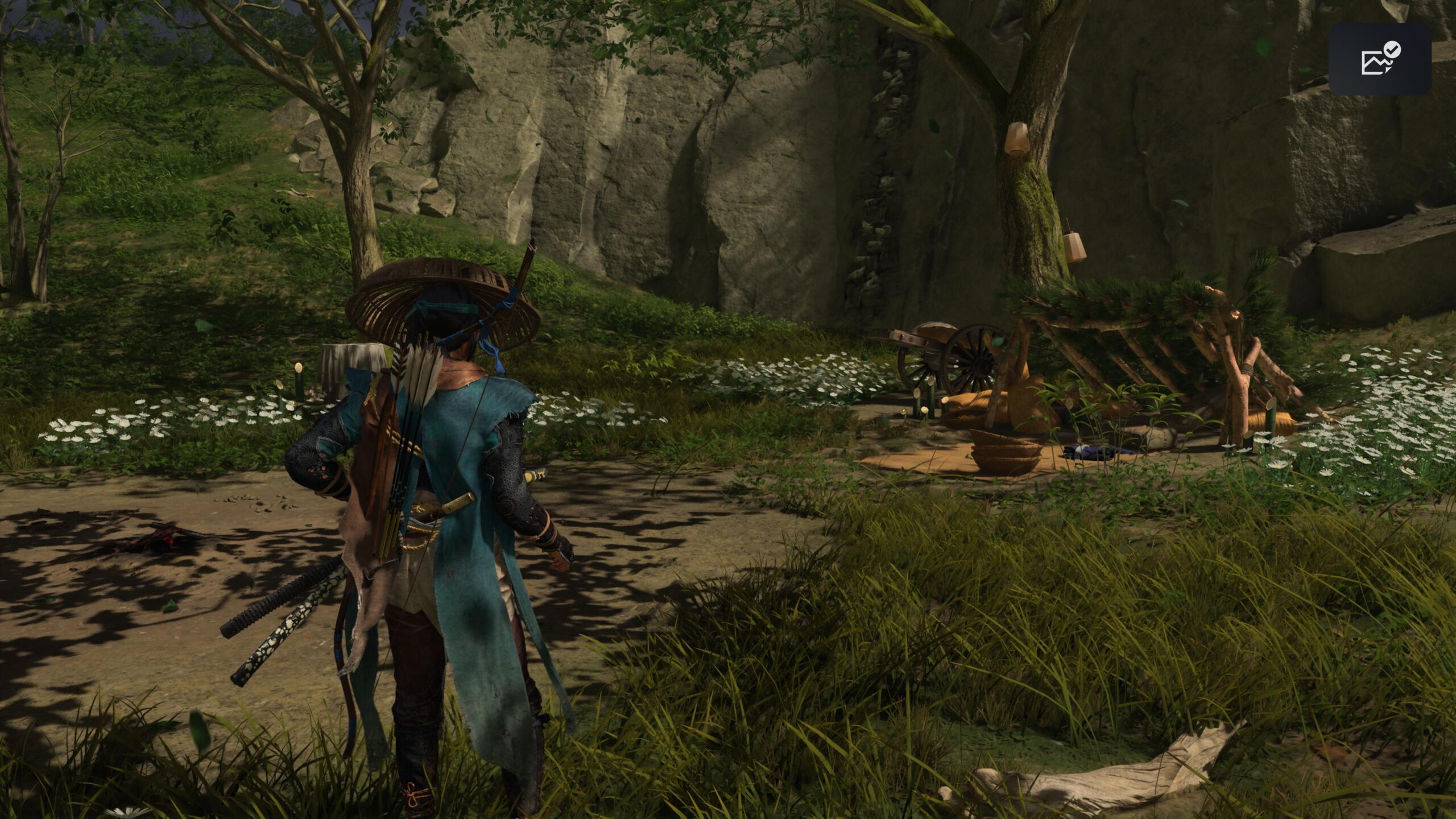Open the screenshot saved notification
The image size is (1456, 819).
(x=1379, y=59)
